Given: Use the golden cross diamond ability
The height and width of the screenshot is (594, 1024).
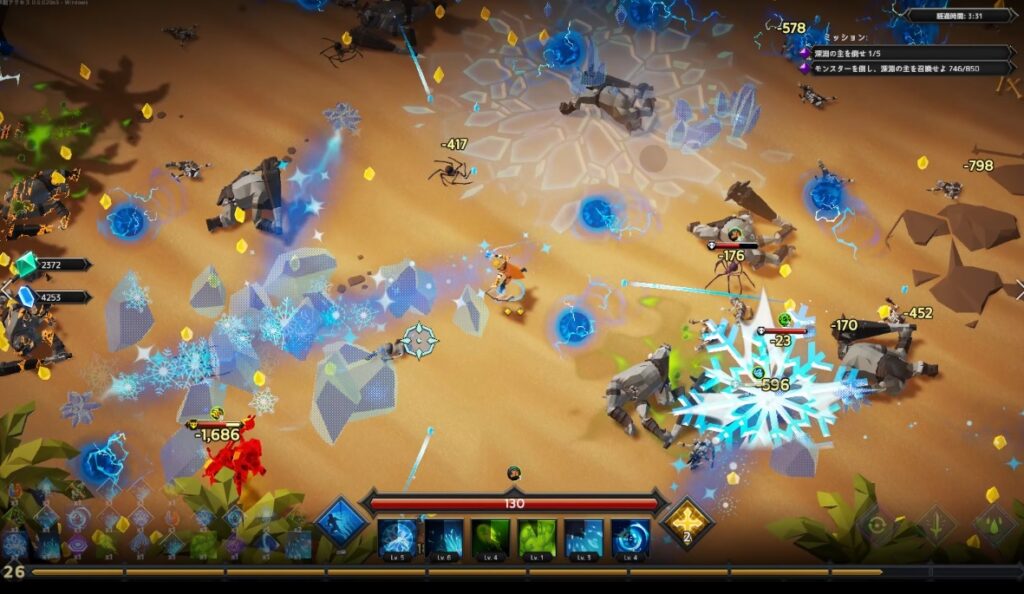Looking at the screenshot, I should [x=687, y=522].
